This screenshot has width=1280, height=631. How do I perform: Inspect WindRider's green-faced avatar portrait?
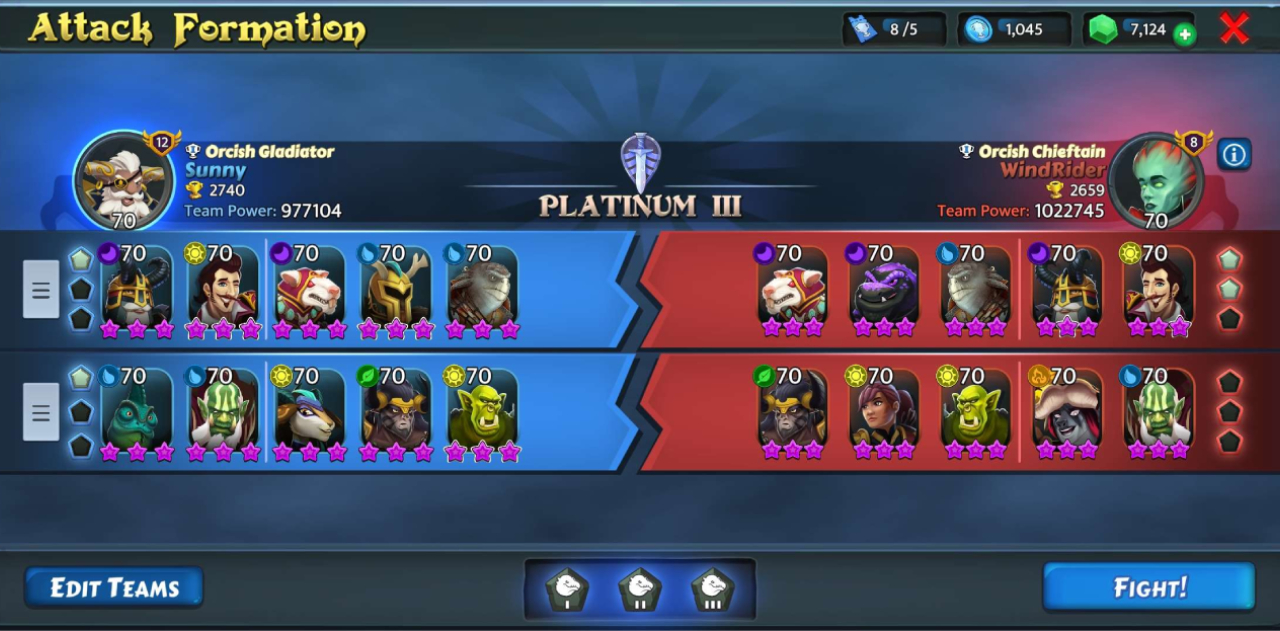coord(1156,182)
